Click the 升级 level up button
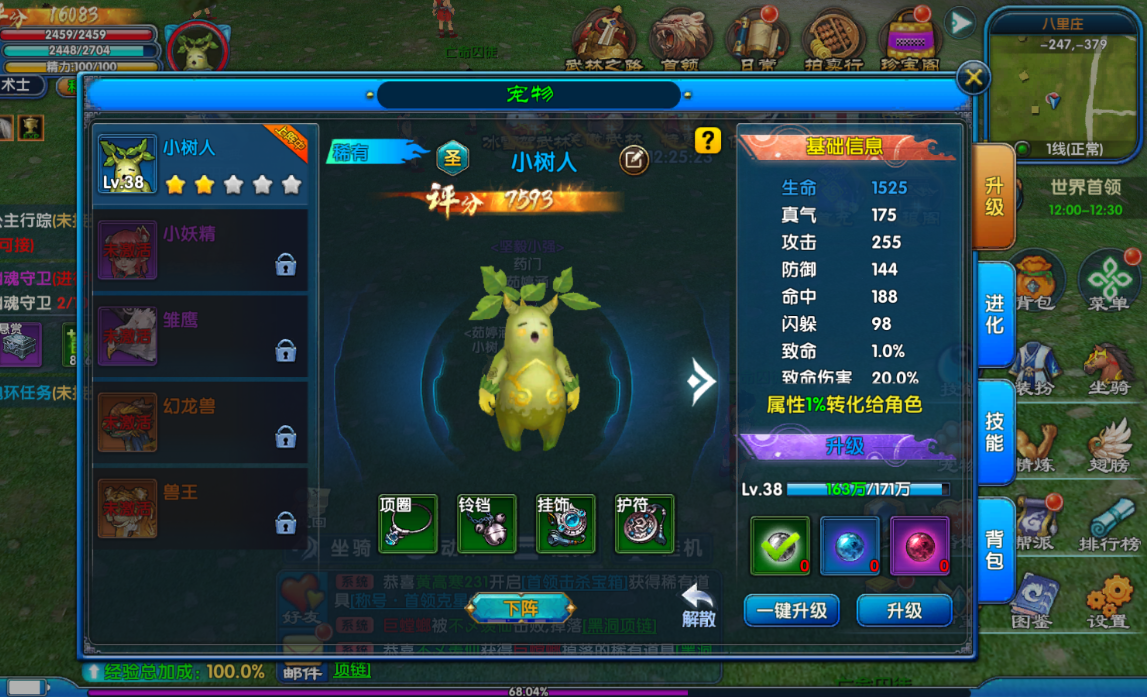1147x697 pixels. pos(904,610)
